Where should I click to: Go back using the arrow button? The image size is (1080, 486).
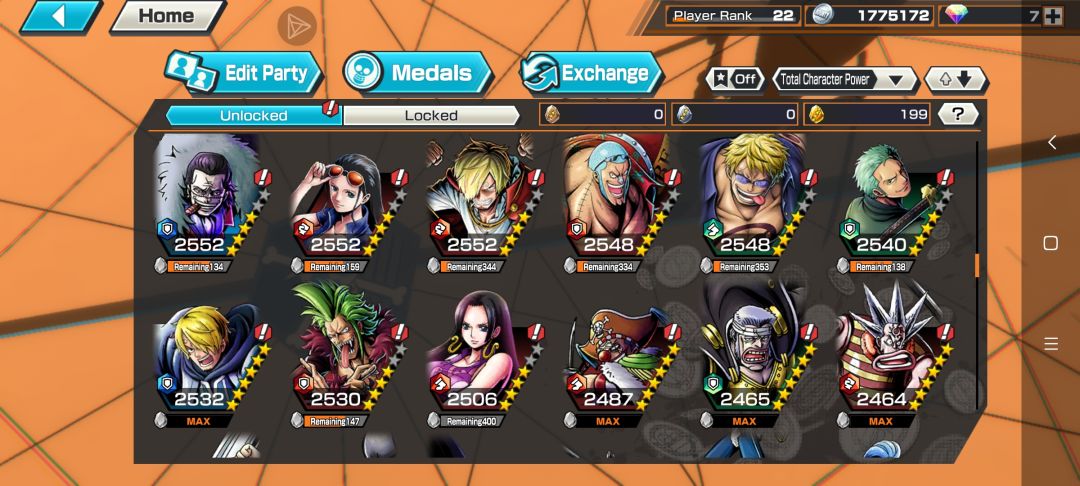pyautogui.click(x=58, y=16)
